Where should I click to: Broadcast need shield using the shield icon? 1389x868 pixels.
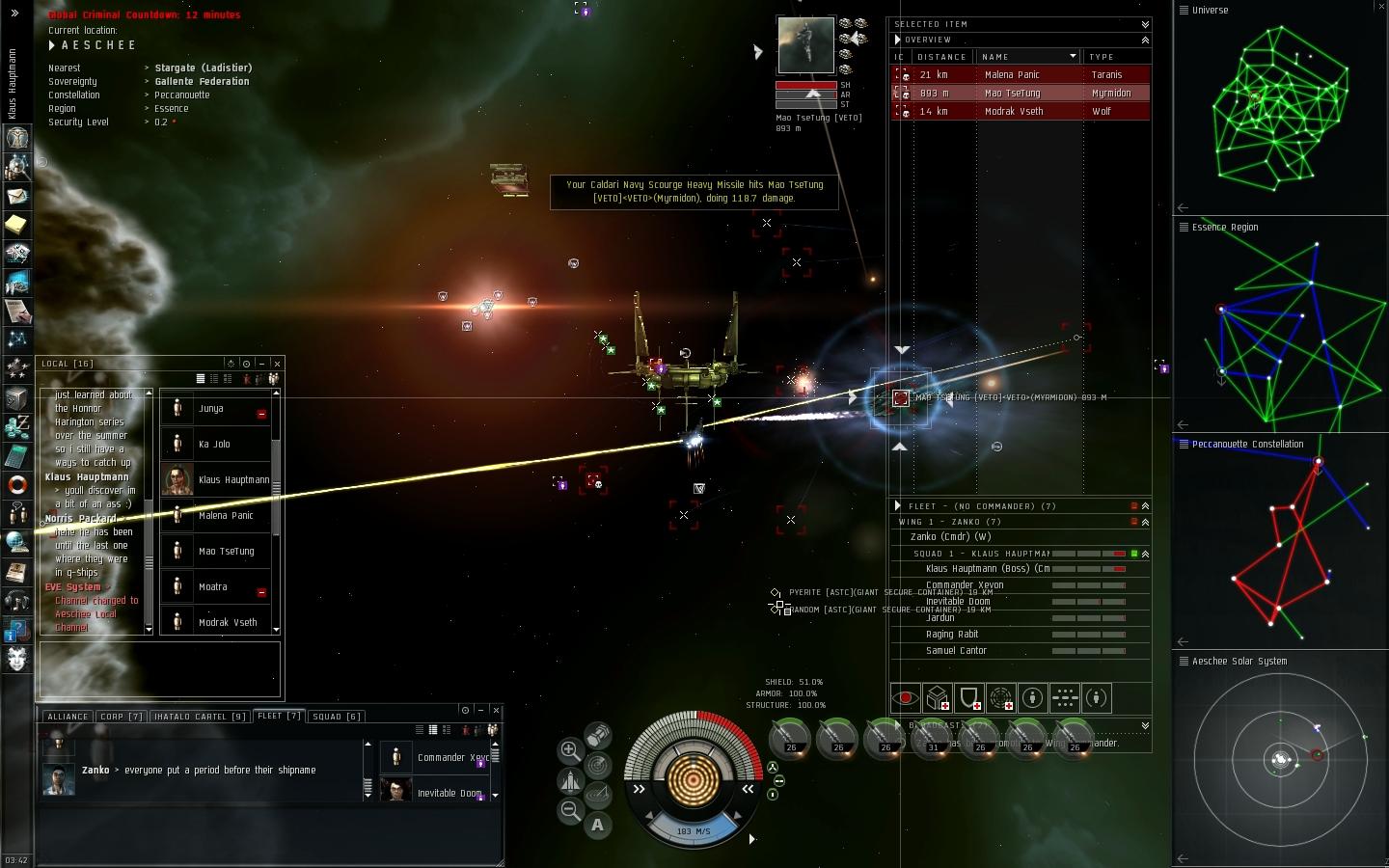pos(969,697)
